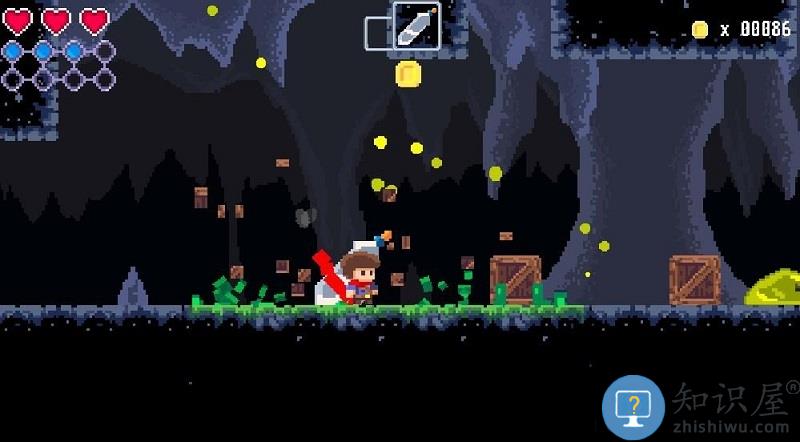
Task: Select the empty secondary item slot
Action: point(377,33)
